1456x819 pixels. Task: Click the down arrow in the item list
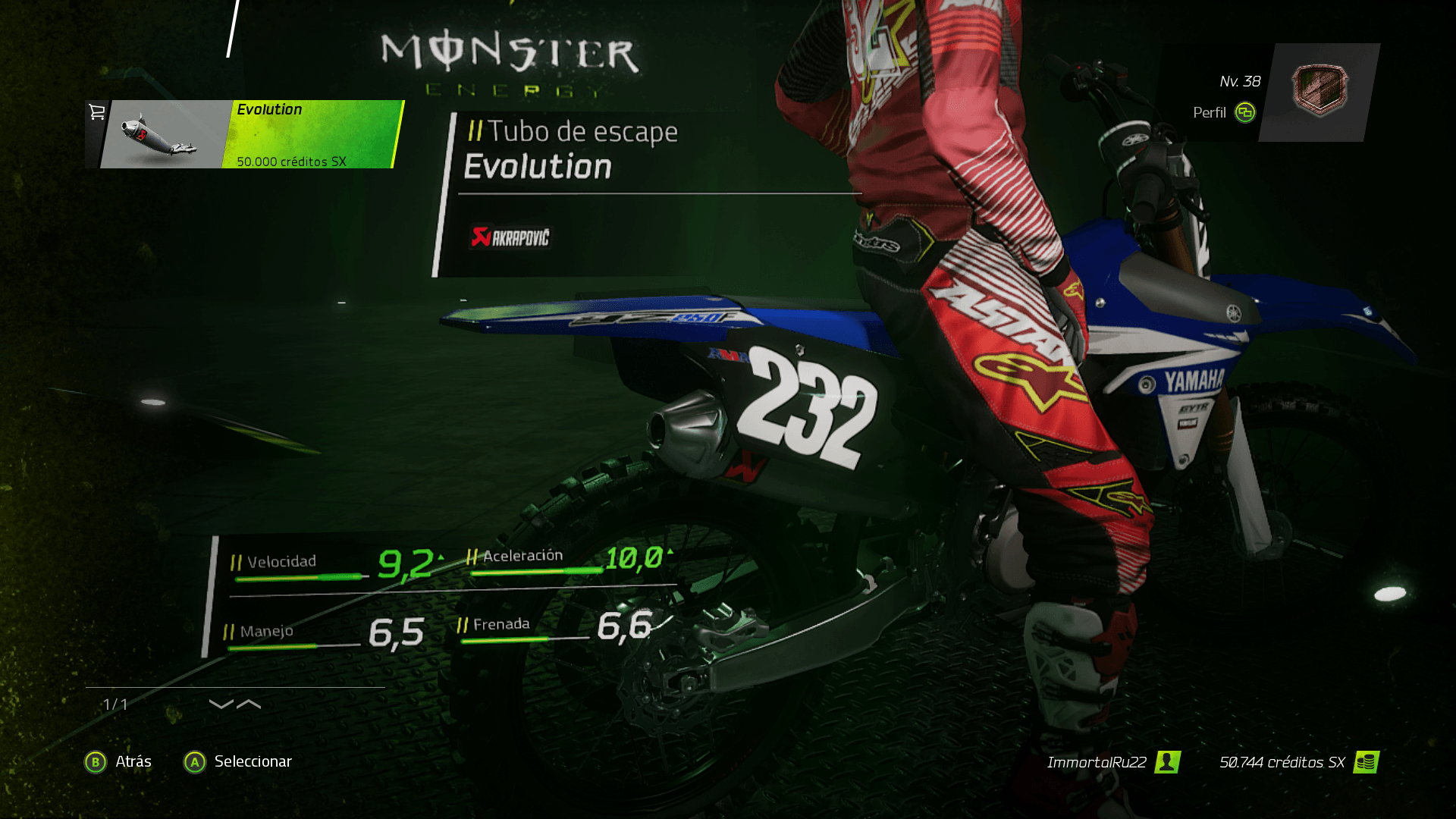coord(221,704)
